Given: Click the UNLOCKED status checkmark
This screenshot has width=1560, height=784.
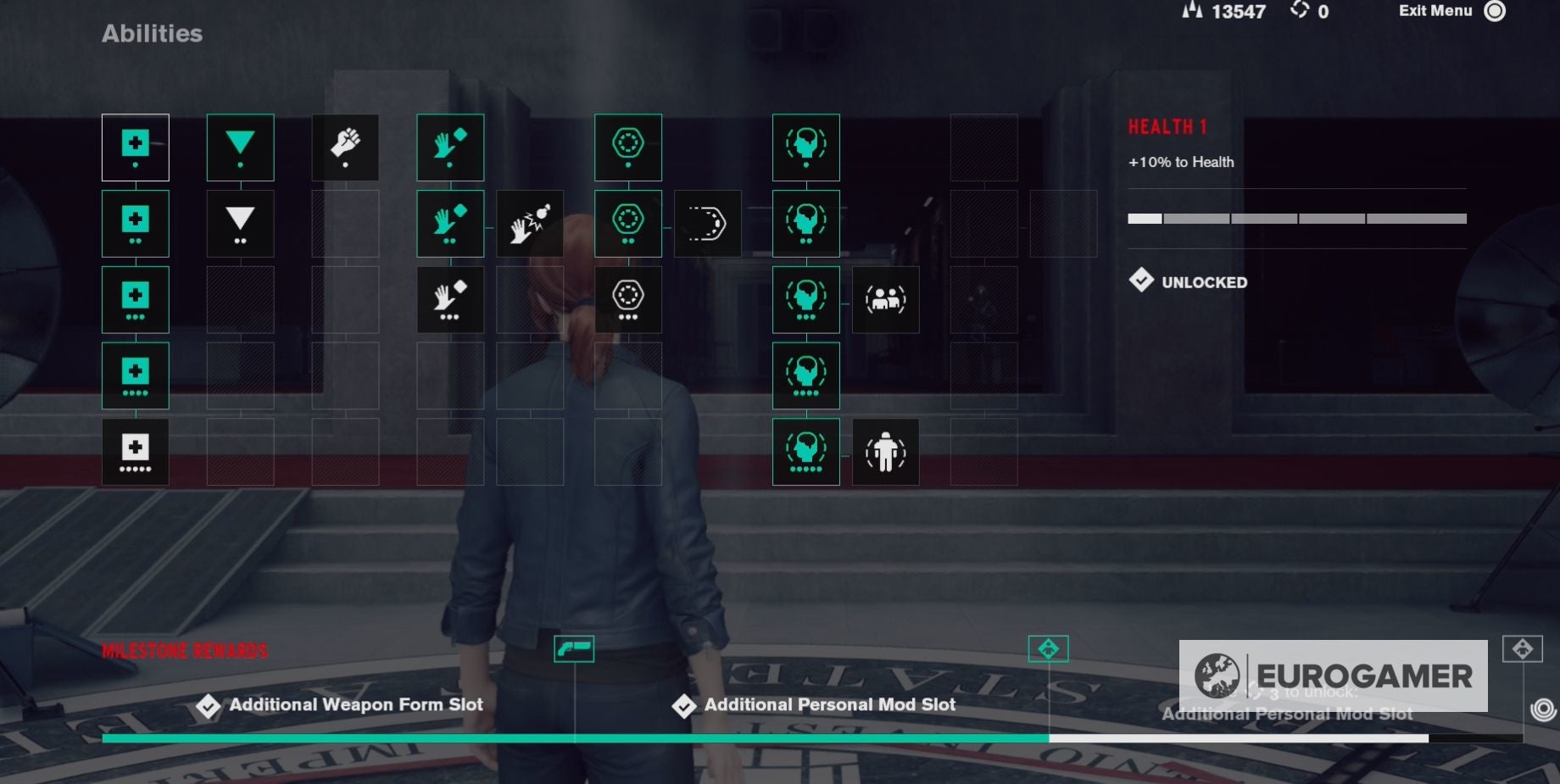Looking at the screenshot, I should point(1144,281).
